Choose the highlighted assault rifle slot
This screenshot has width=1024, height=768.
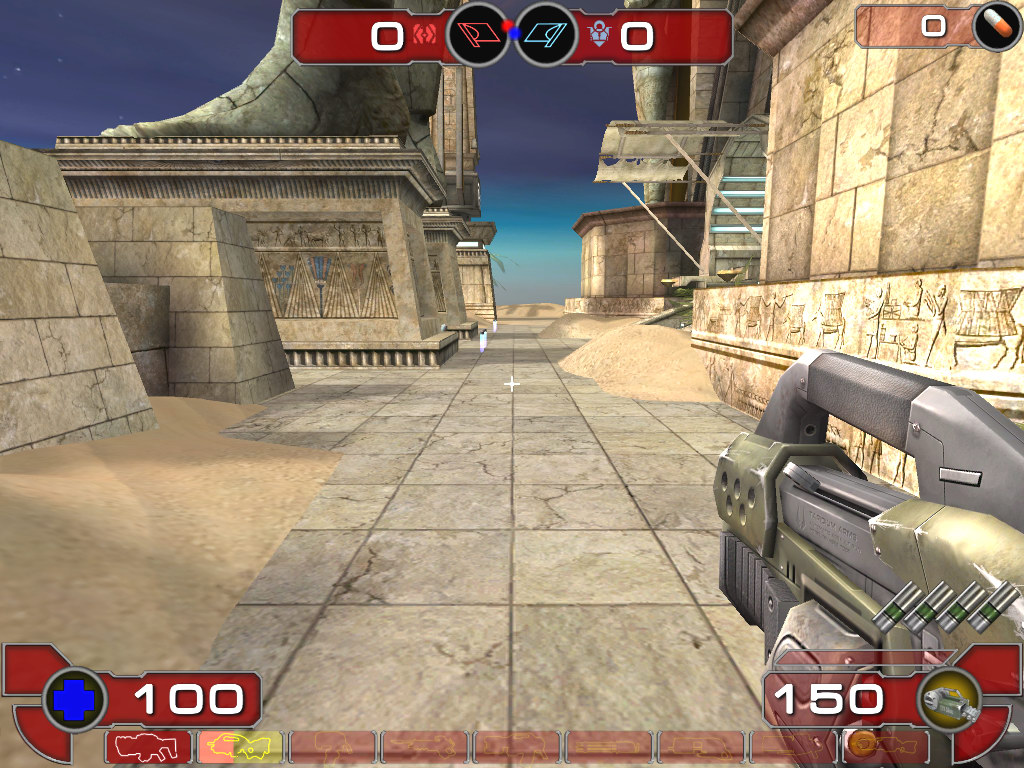tap(240, 747)
